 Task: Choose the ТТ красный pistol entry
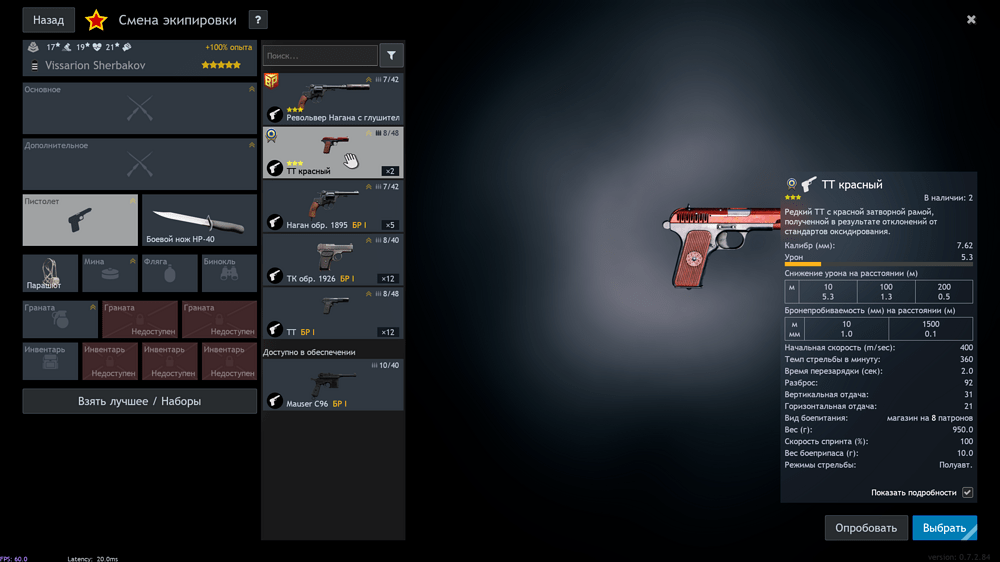[333, 152]
